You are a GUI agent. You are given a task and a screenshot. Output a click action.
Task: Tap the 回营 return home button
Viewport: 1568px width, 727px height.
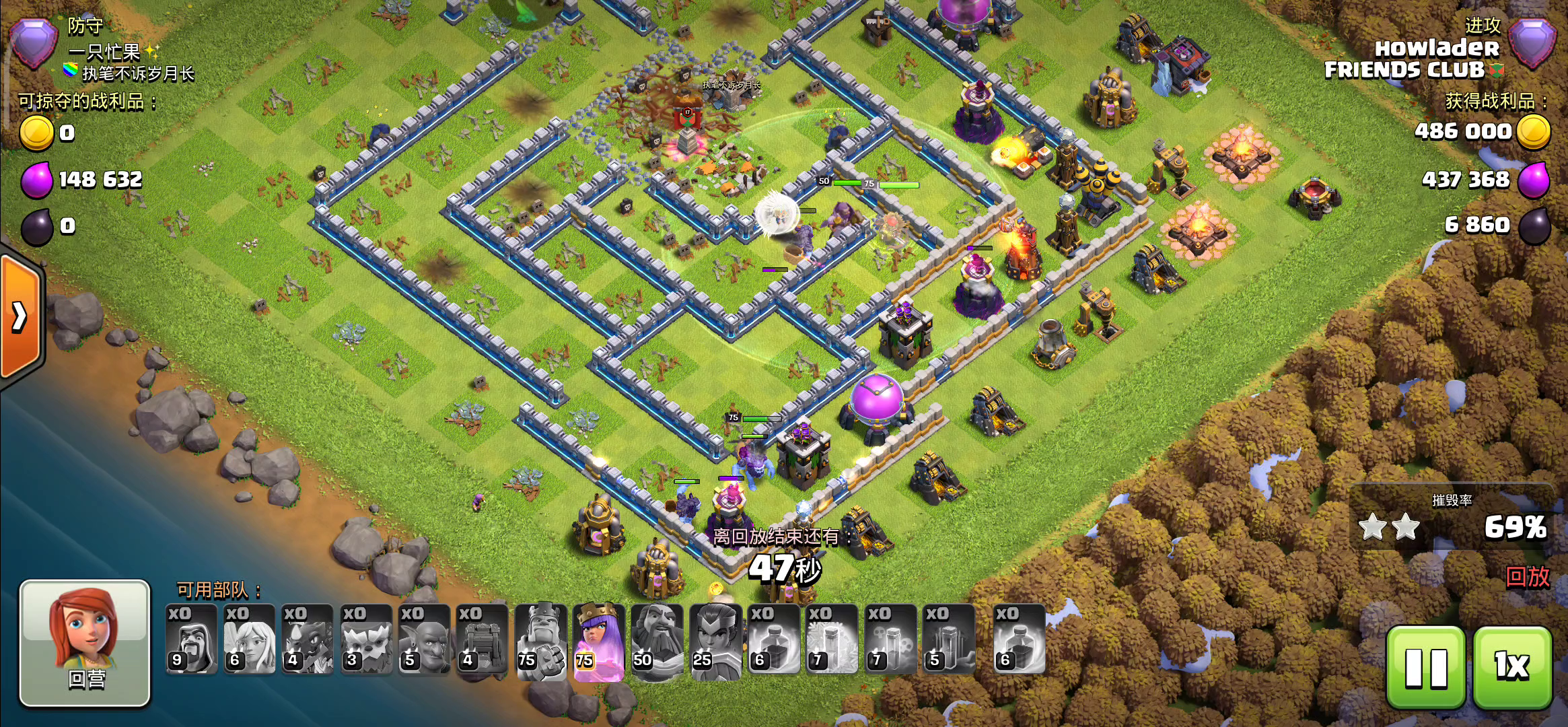[85, 643]
